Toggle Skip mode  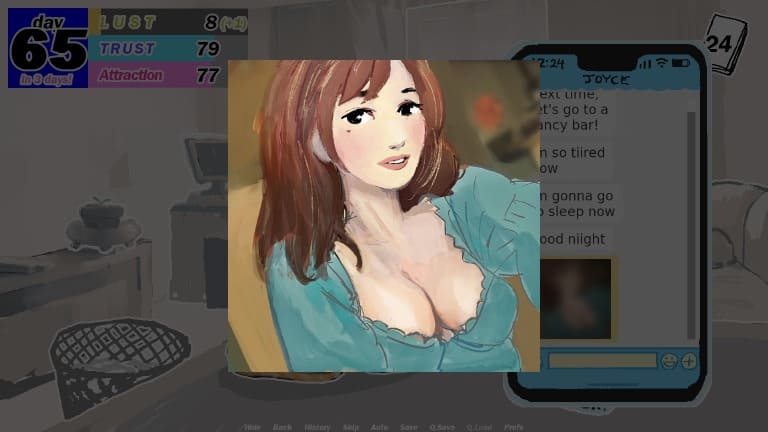point(351,427)
